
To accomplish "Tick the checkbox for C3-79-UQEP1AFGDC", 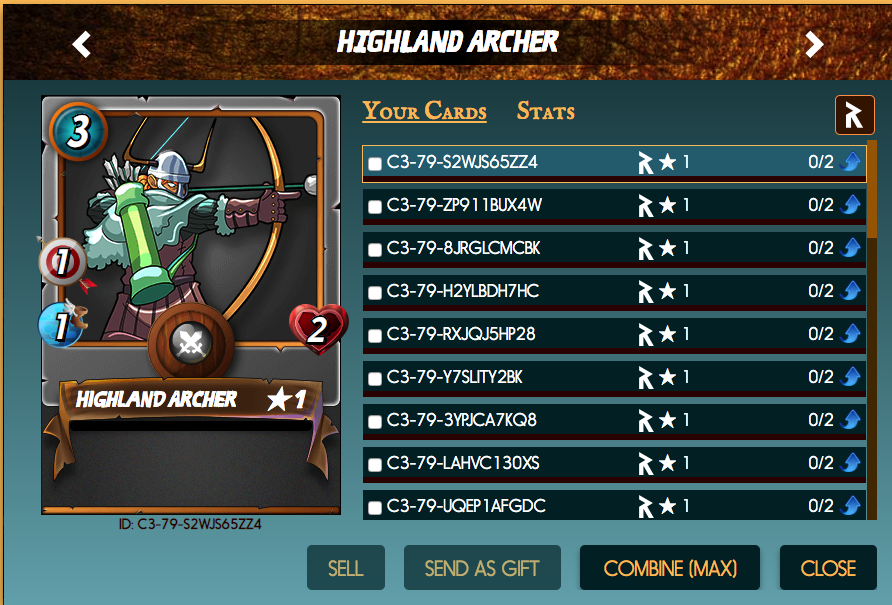I will click(375, 508).
